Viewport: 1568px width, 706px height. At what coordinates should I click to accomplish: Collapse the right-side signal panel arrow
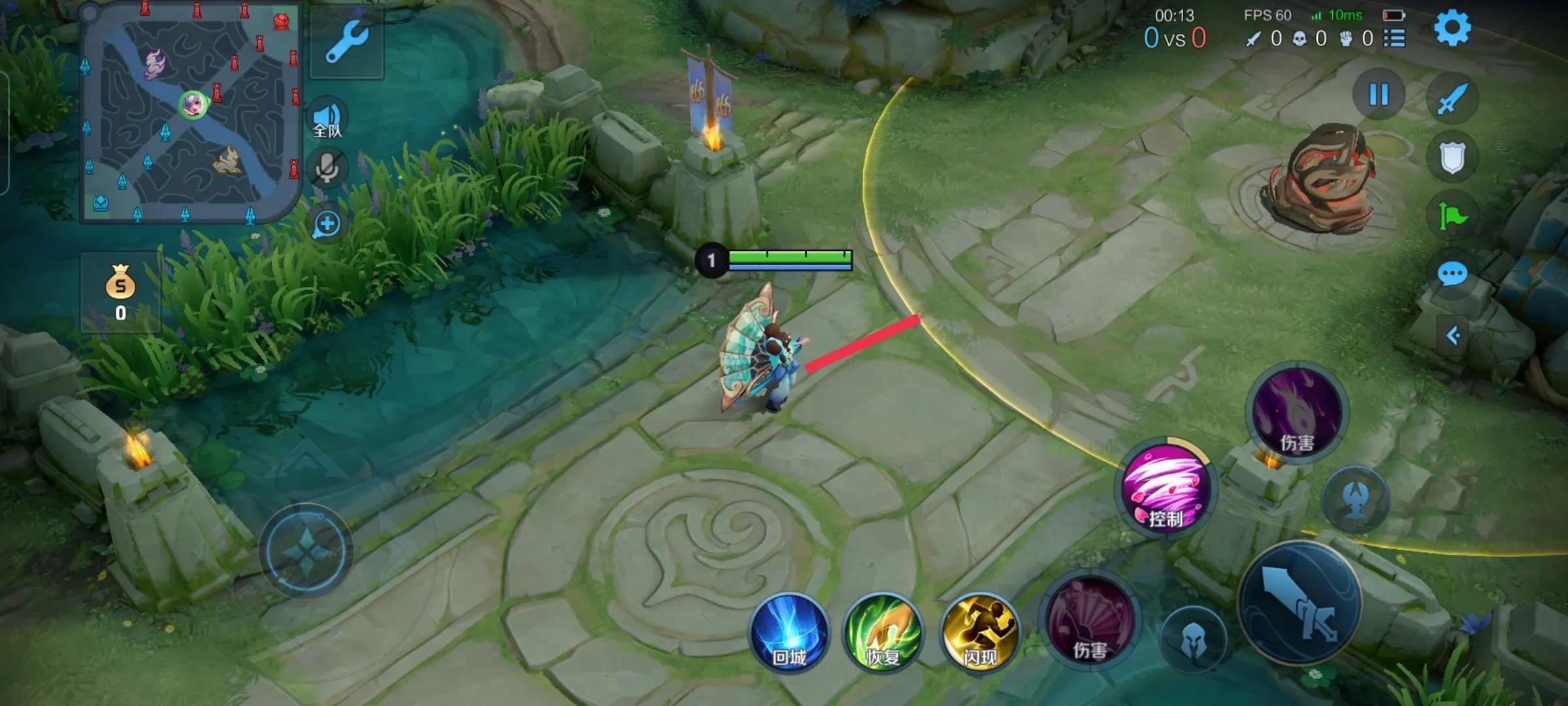coord(1453,336)
